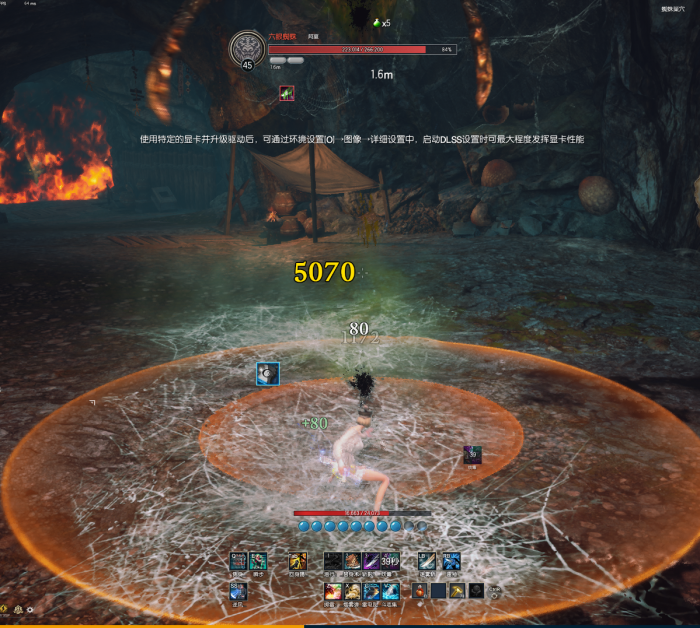The image size is (700, 628).
Task: Use the E-labeled skill icon
Action: [257, 561]
